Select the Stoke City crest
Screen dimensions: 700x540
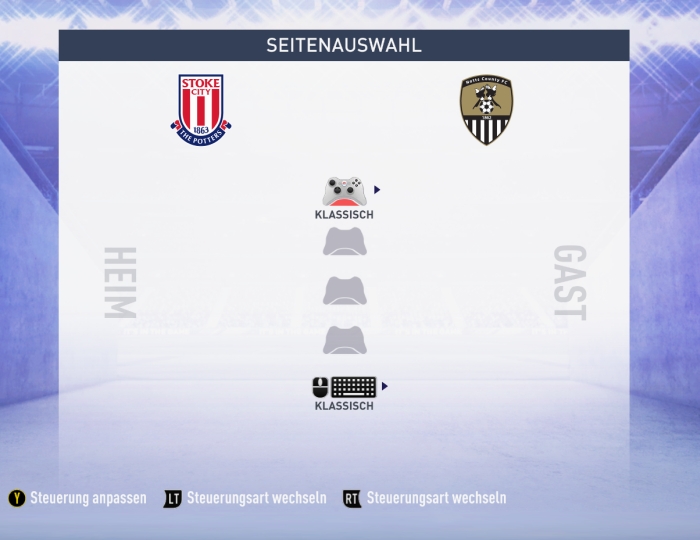pos(200,110)
